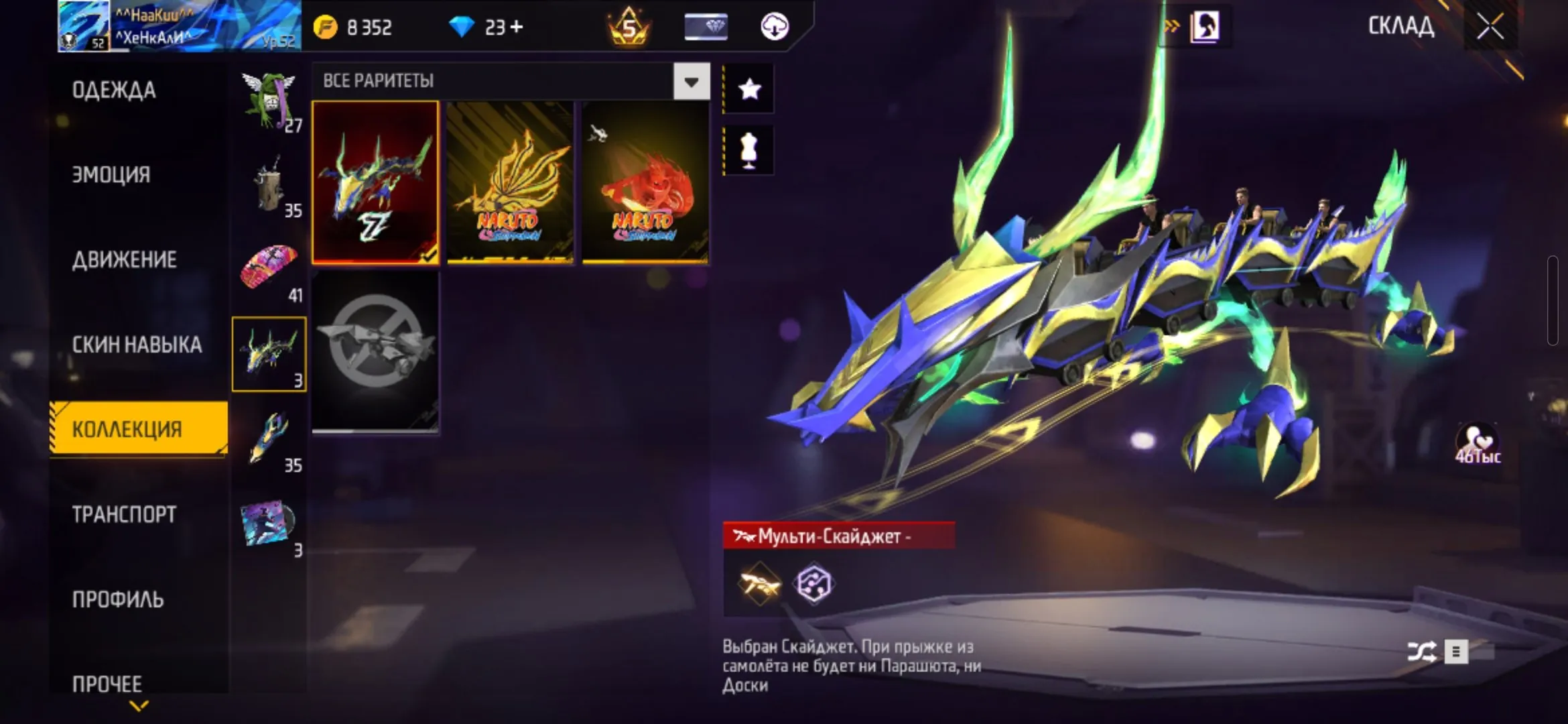Select the yellow Naruto nine-tails card thumbnail
The width and height of the screenshot is (1568, 724).
click(510, 182)
